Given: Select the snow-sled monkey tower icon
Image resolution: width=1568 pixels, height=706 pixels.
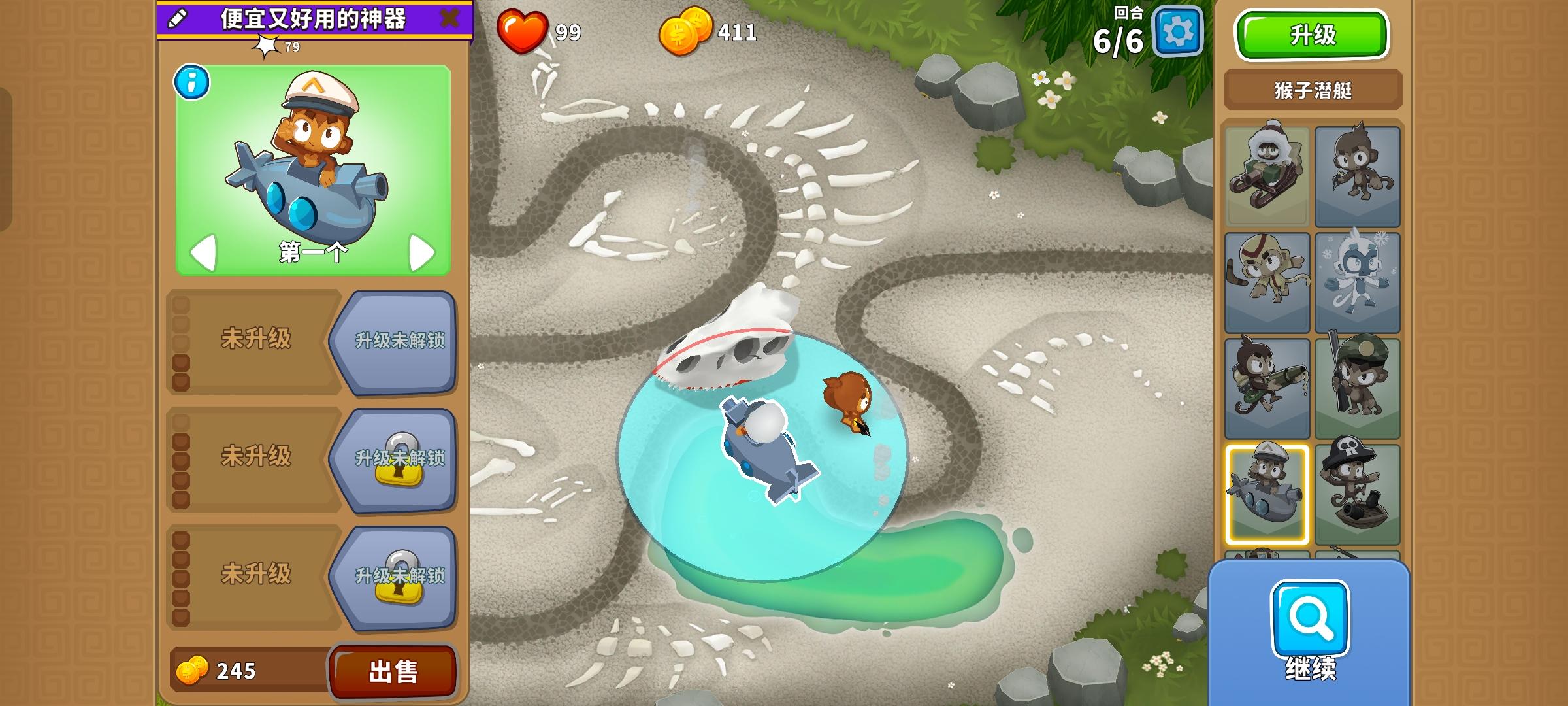Looking at the screenshot, I should [1267, 173].
